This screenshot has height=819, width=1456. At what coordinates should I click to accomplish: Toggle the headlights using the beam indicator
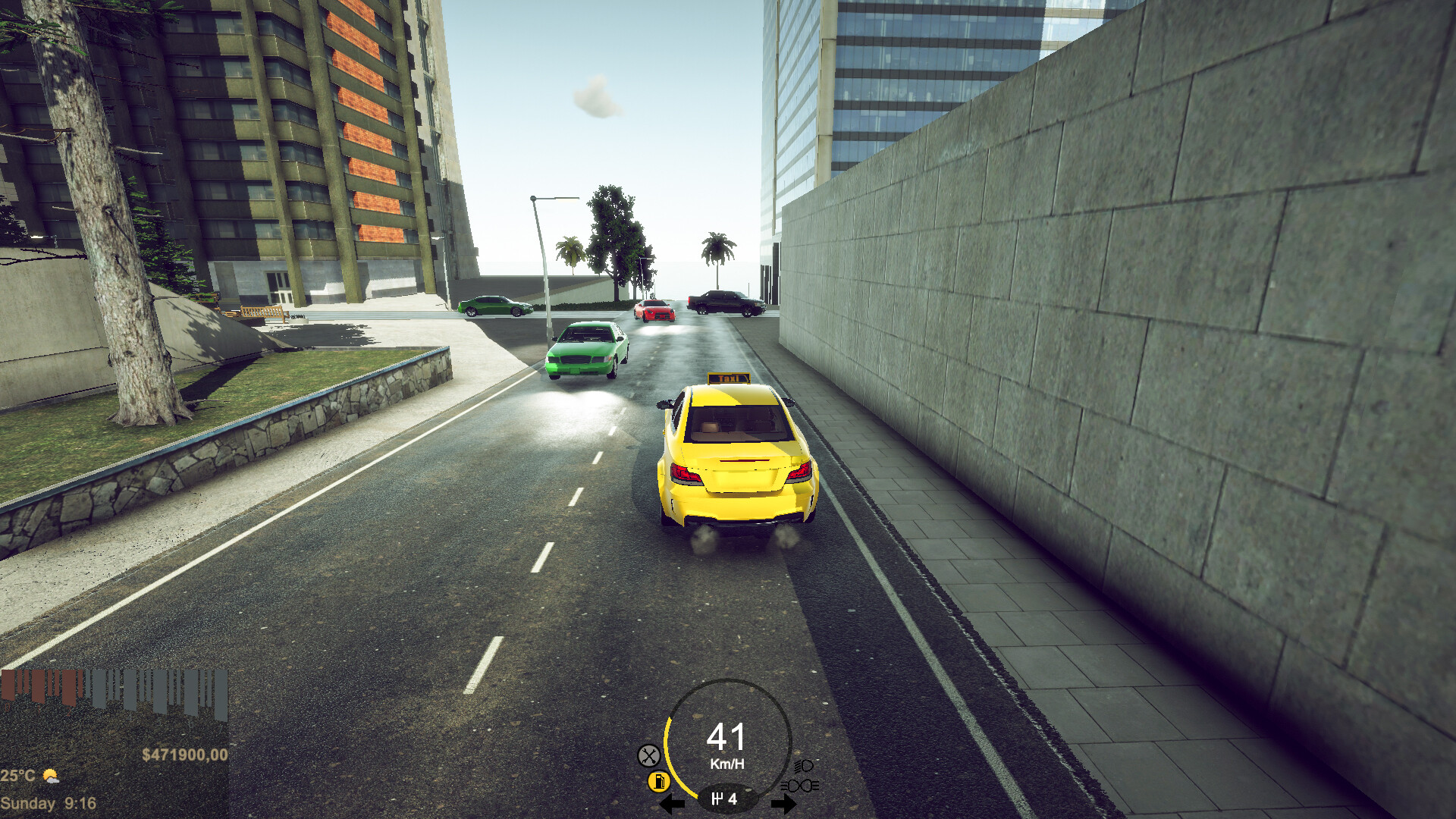(x=803, y=765)
